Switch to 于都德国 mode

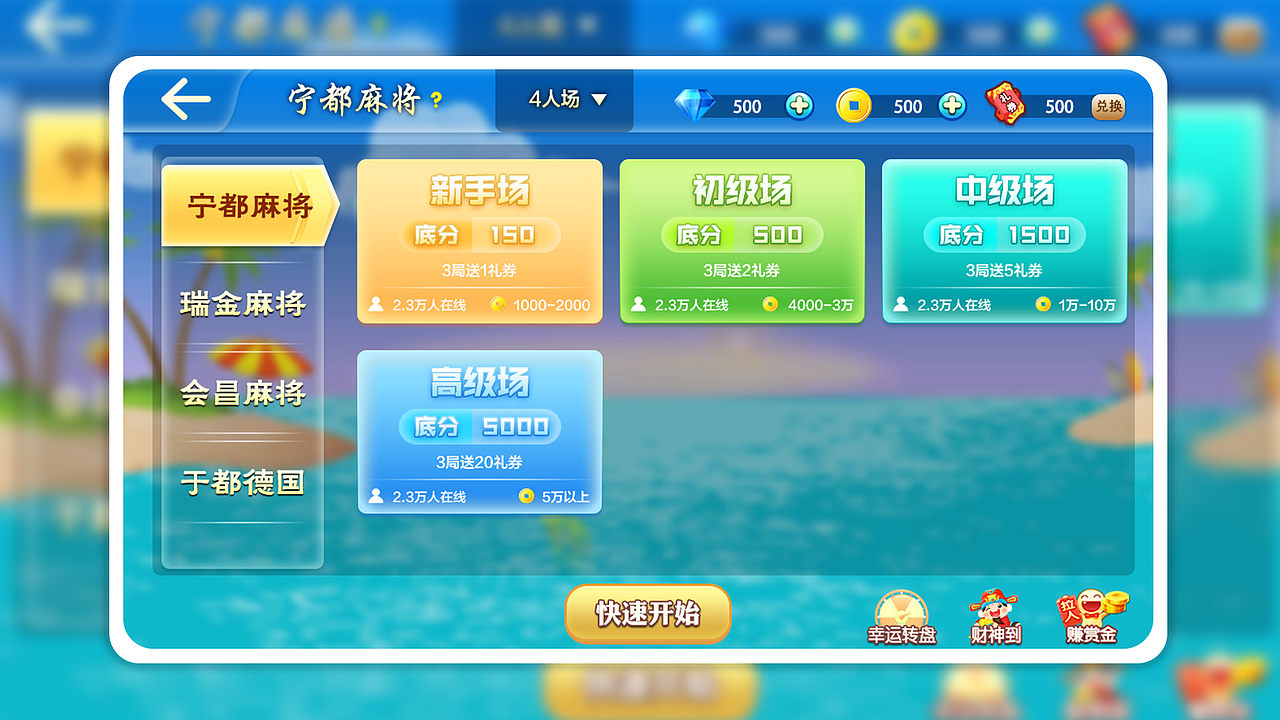tap(242, 482)
